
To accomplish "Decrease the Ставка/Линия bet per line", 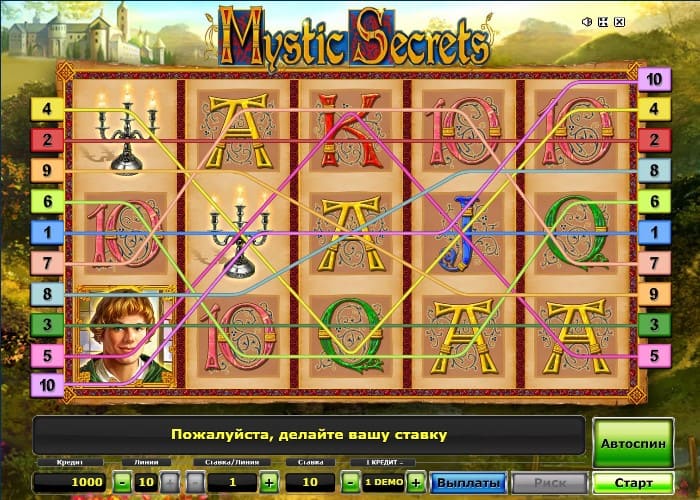I will [195, 482].
